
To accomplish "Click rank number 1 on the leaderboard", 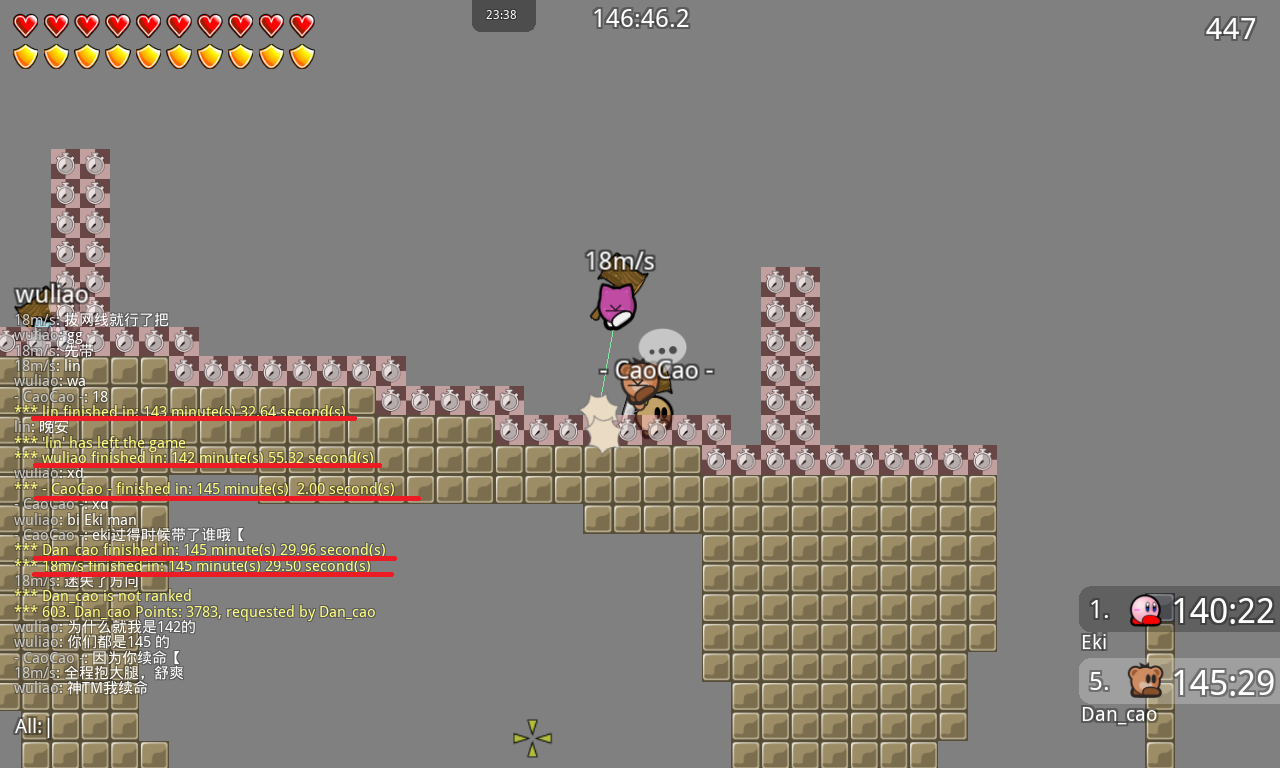I will click(1098, 609).
